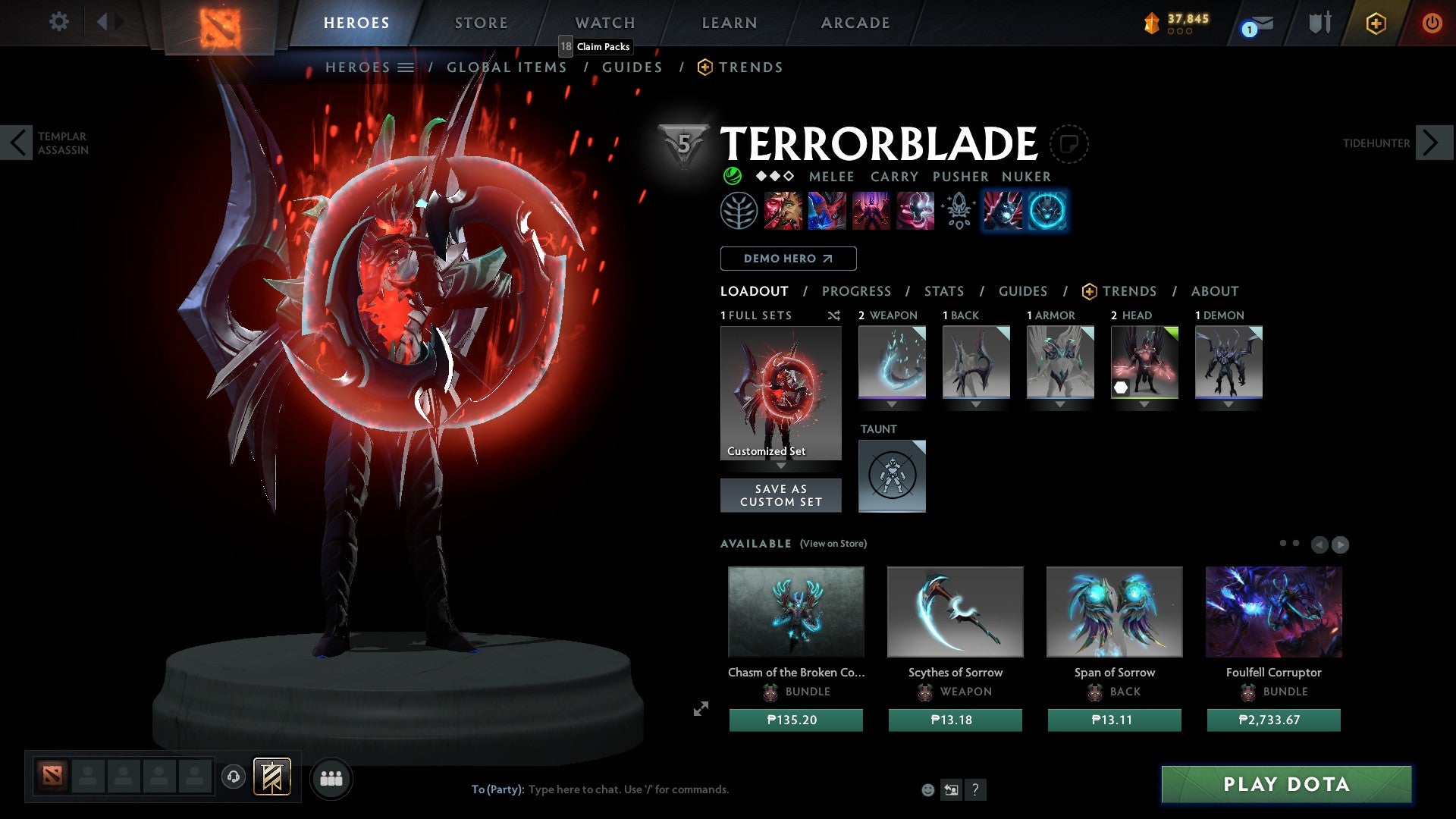Open the Watch menu in the top bar
The height and width of the screenshot is (819, 1456).
604,23
